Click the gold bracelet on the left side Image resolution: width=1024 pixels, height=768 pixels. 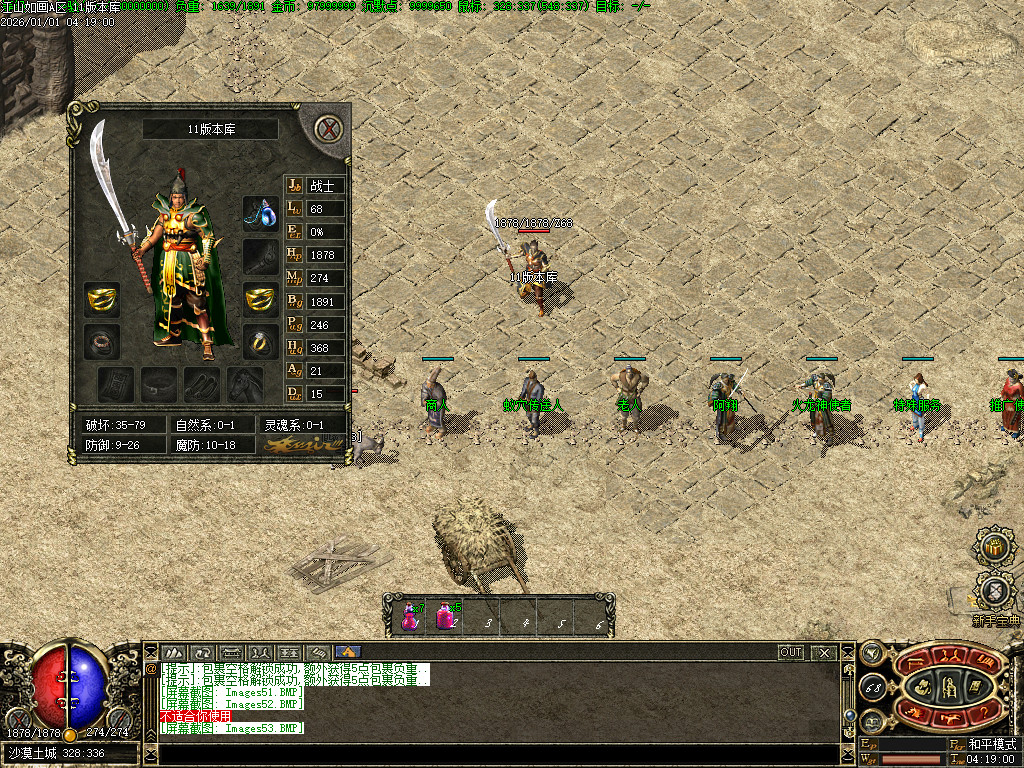tap(101, 298)
